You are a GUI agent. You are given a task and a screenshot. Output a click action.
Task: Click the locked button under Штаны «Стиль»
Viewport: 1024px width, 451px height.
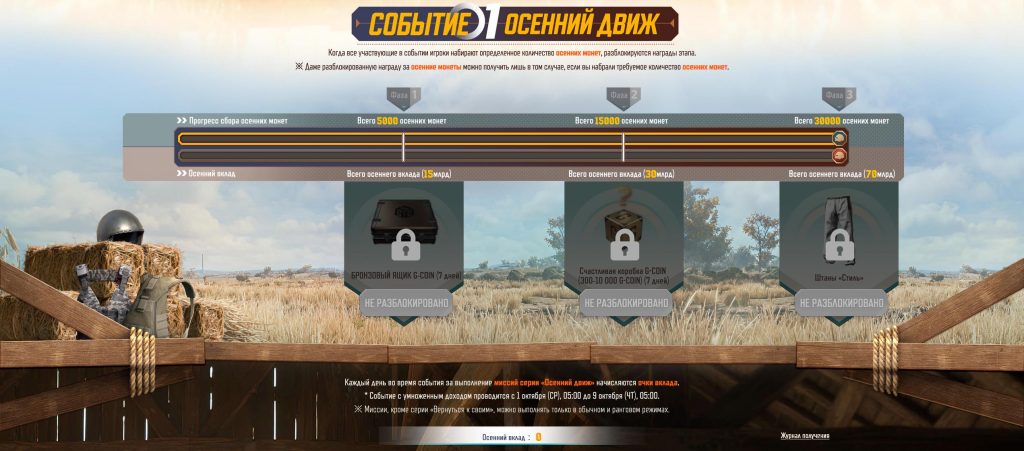click(840, 302)
